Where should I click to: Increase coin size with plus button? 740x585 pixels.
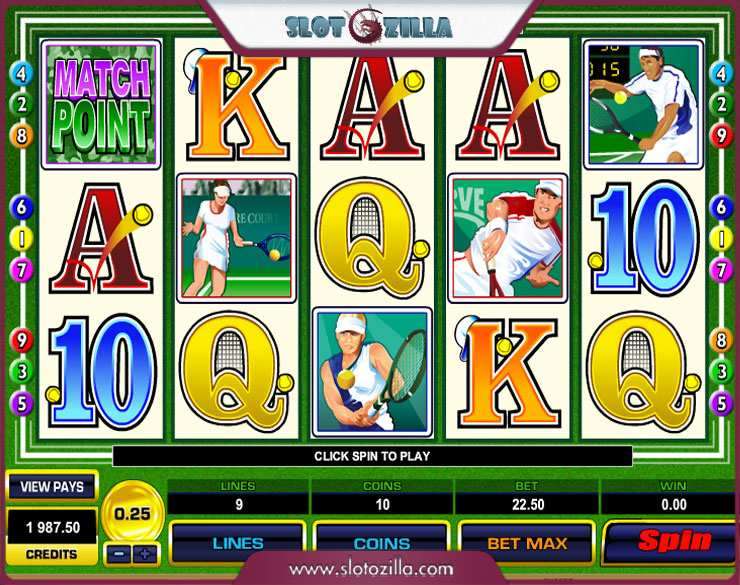click(x=145, y=553)
